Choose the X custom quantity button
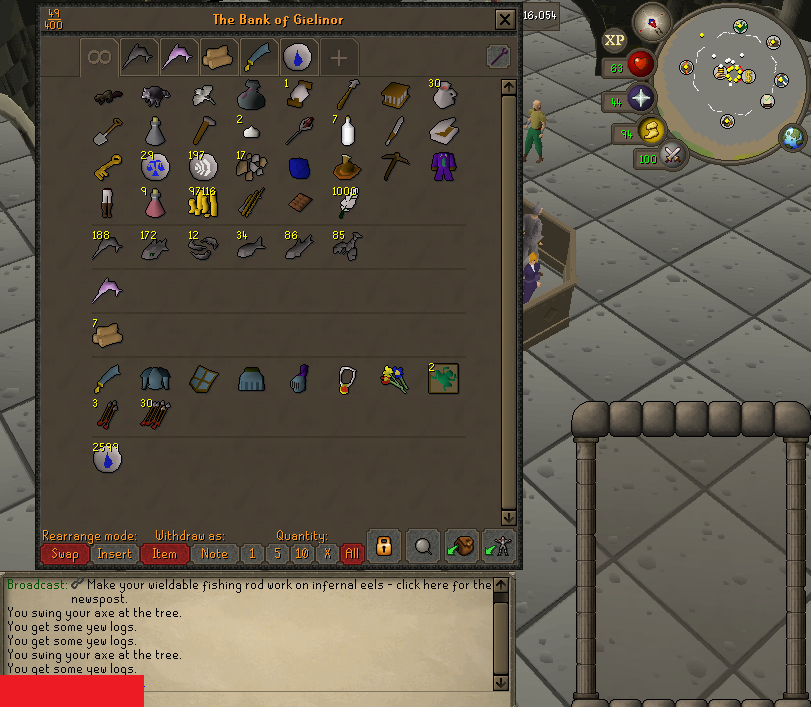Viewport: 811px width, 707px height. tap(327, 553)
